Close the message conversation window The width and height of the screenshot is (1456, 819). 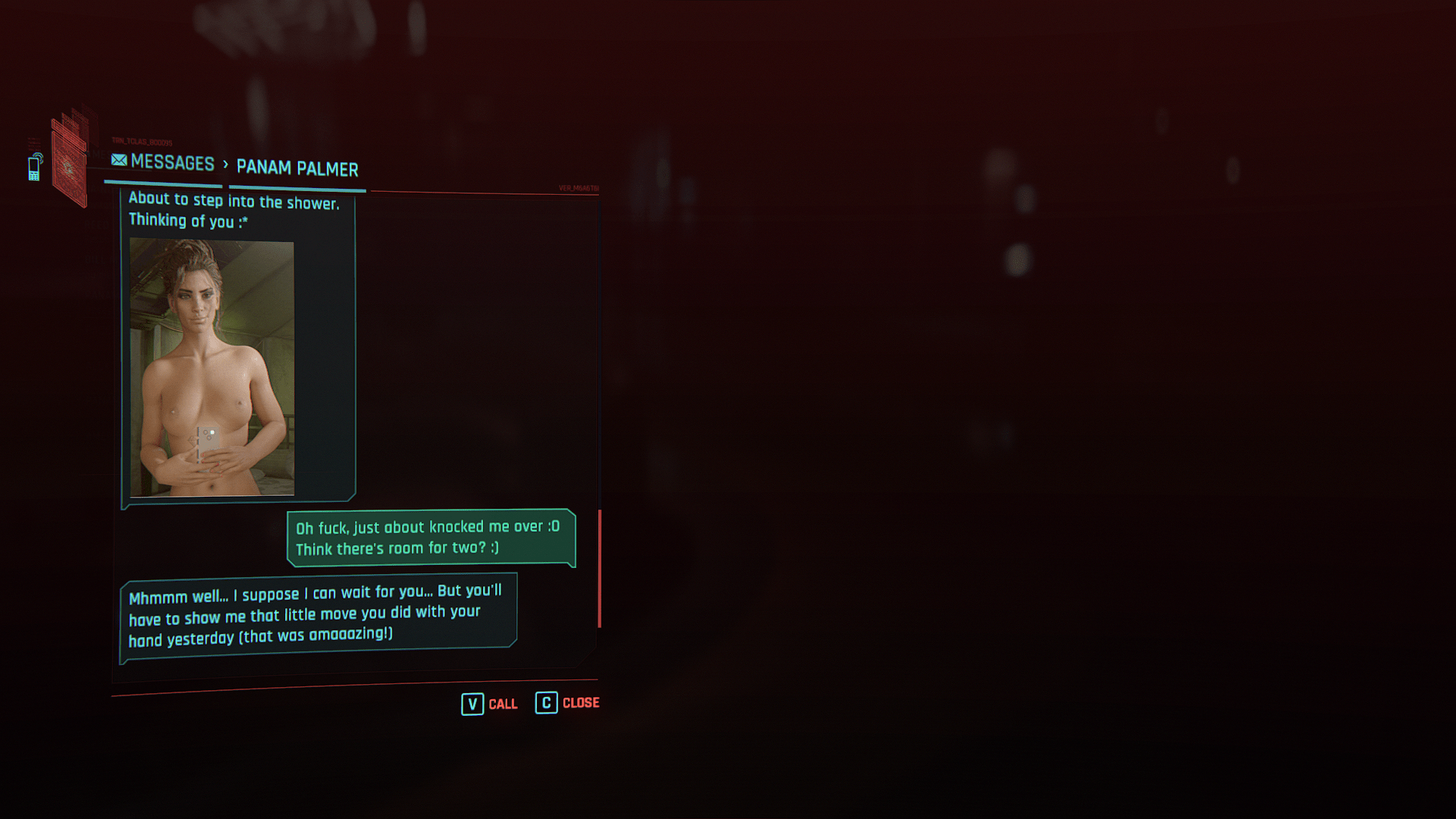coord(567,703)
